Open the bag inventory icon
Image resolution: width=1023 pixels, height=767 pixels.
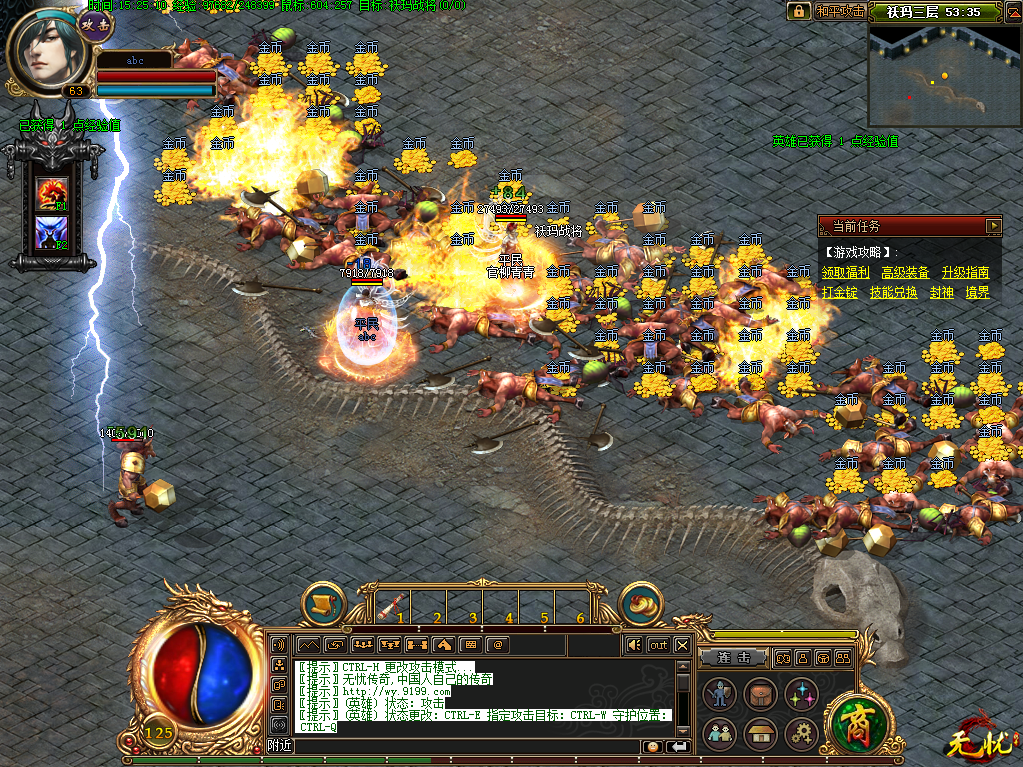coord(760,693)
